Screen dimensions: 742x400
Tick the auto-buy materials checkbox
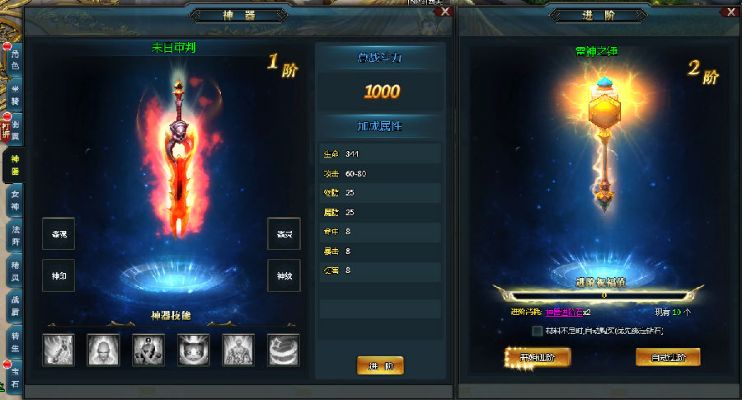click(537, 330)
